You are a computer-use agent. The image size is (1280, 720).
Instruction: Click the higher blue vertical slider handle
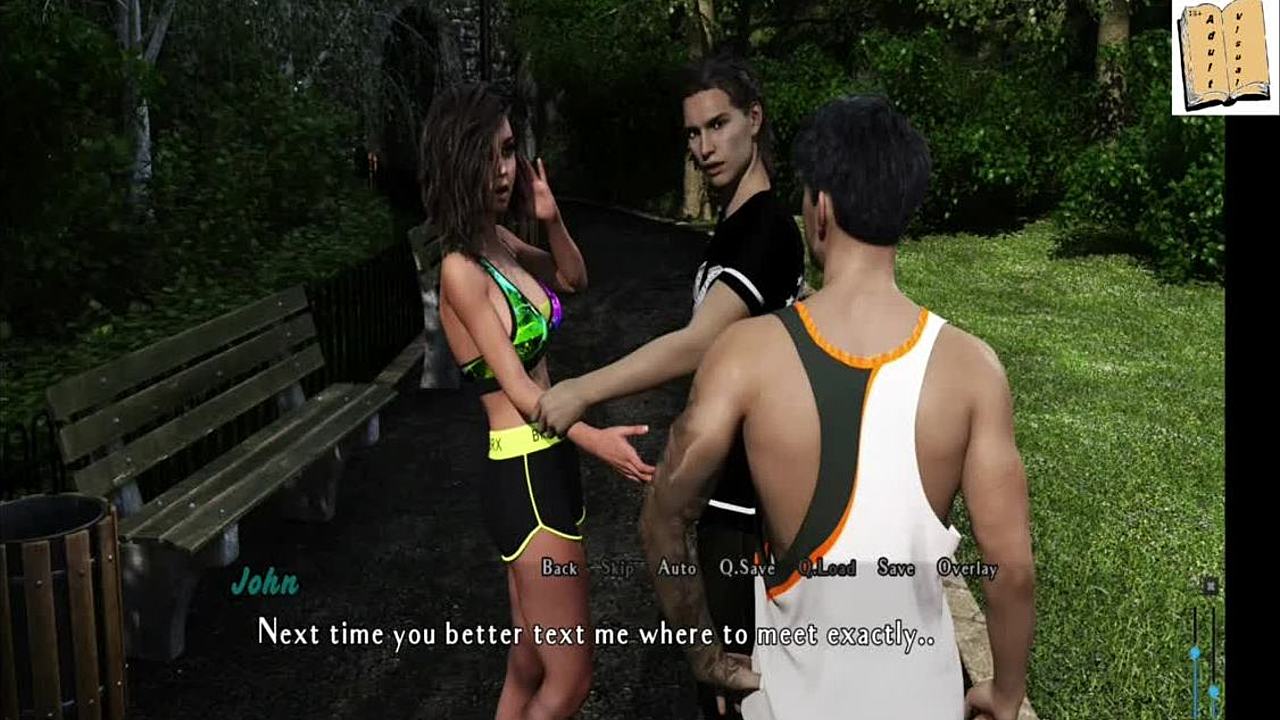(x=1194, y=653)
